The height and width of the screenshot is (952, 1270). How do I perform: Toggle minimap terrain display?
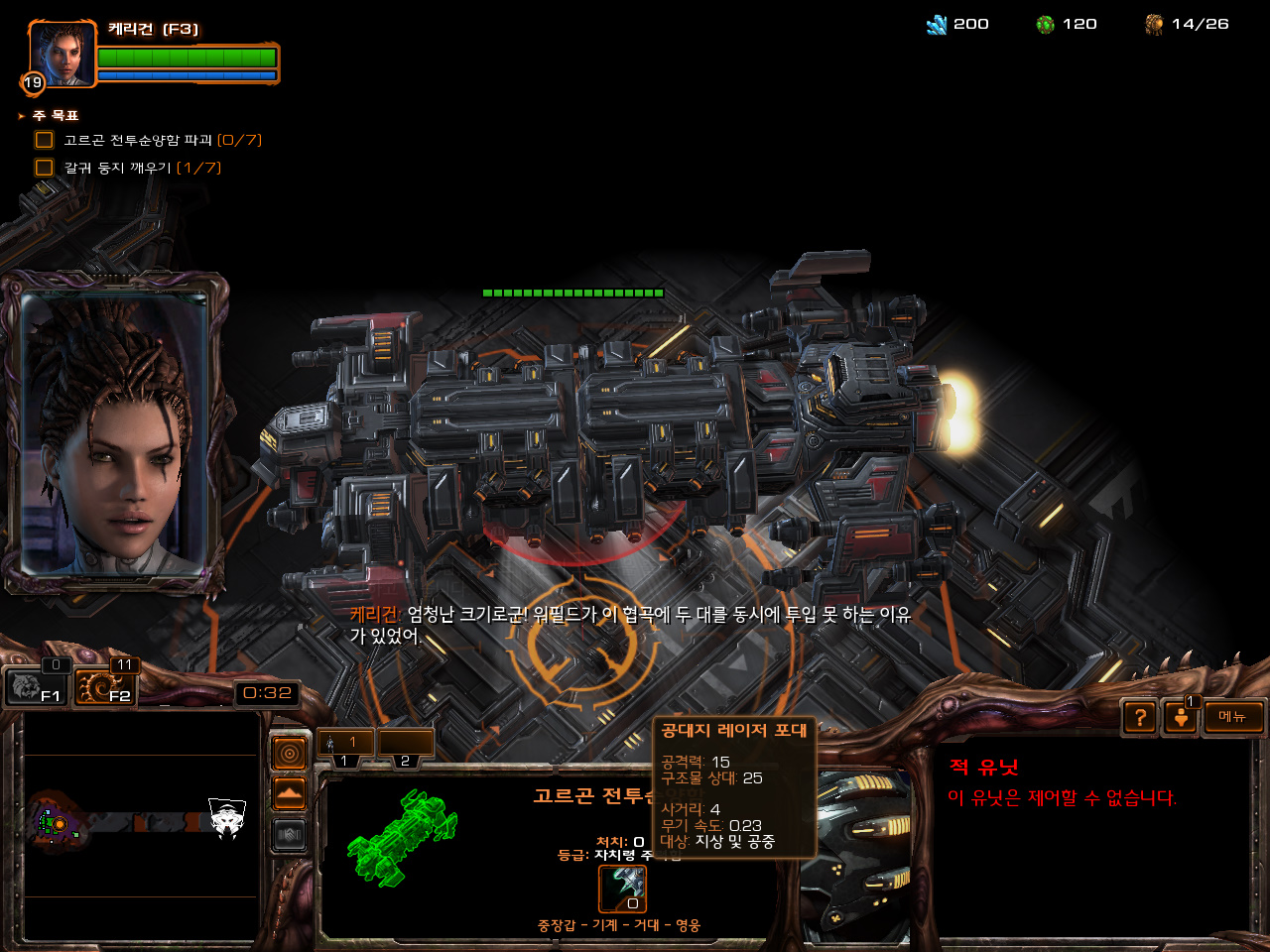coord(289,794)
